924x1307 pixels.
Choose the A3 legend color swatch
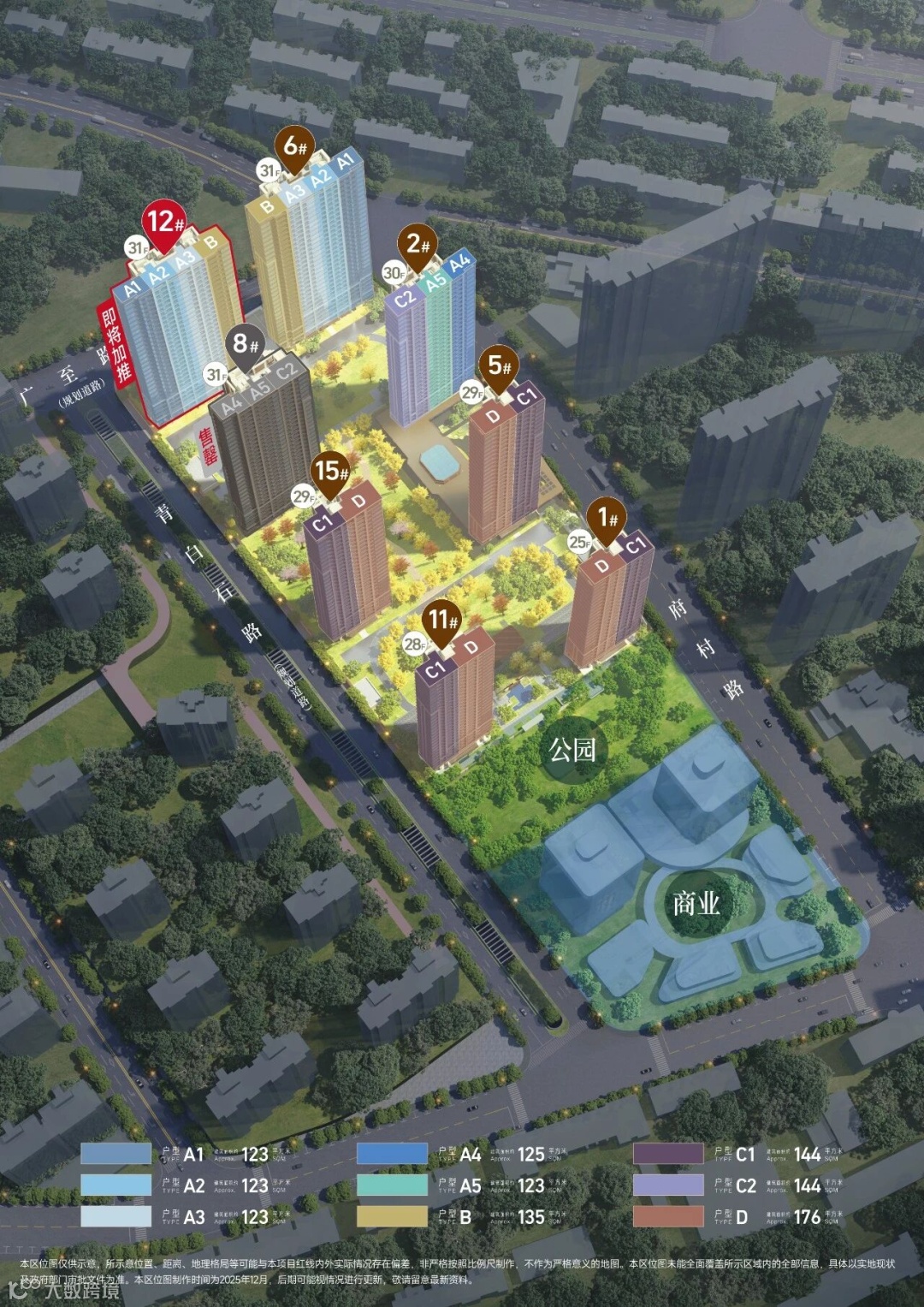click(116, 1216)
